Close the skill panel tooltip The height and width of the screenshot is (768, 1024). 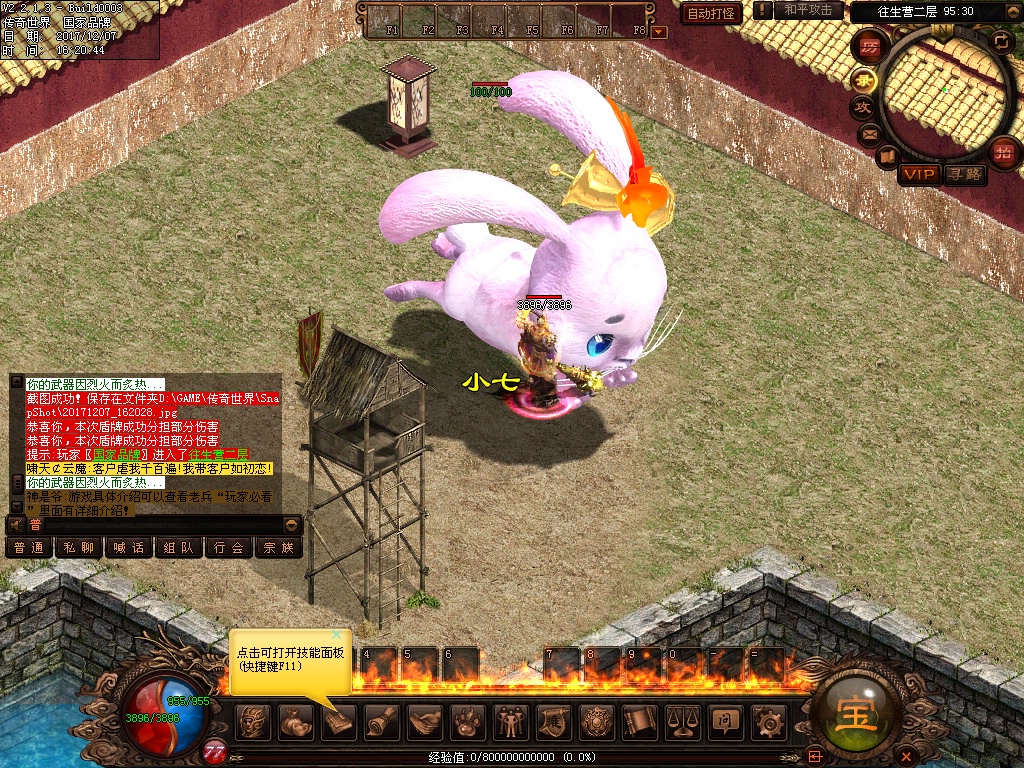click(x=337, y=635)
